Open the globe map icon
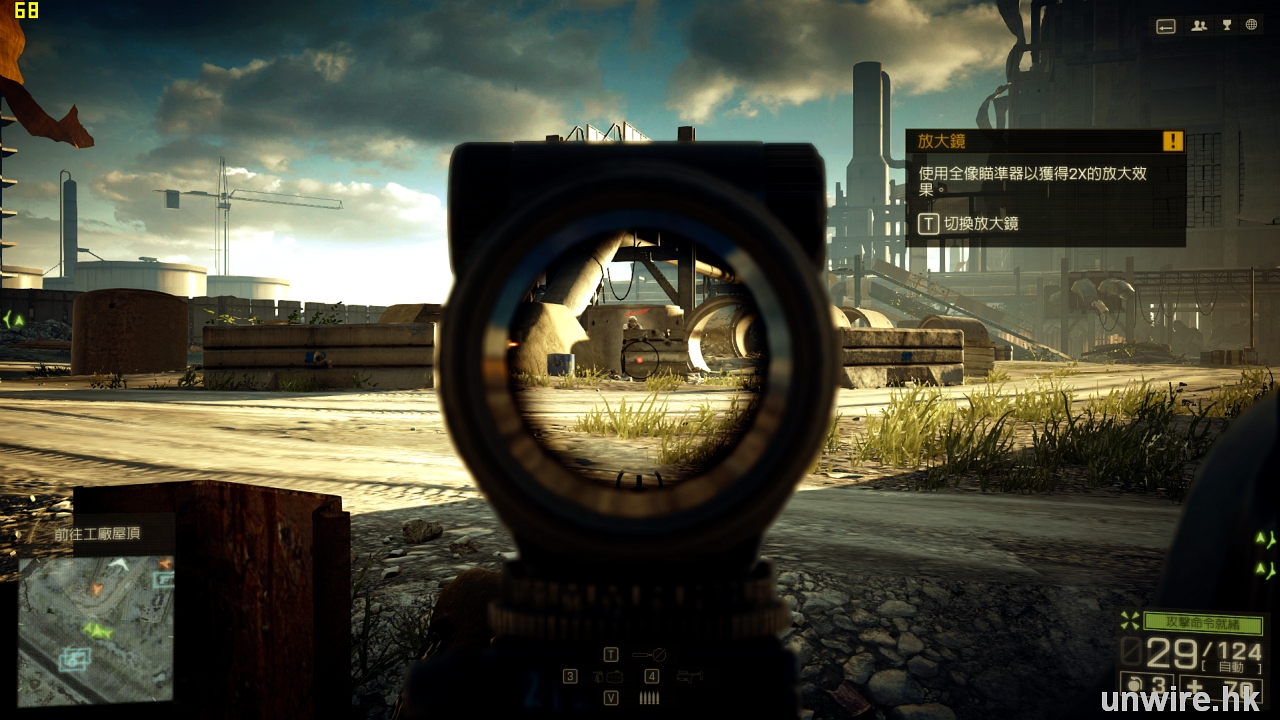Image resolution: width=1280 pixels, height=720 pixels. pyautogui.click(x=1252, y=27)
